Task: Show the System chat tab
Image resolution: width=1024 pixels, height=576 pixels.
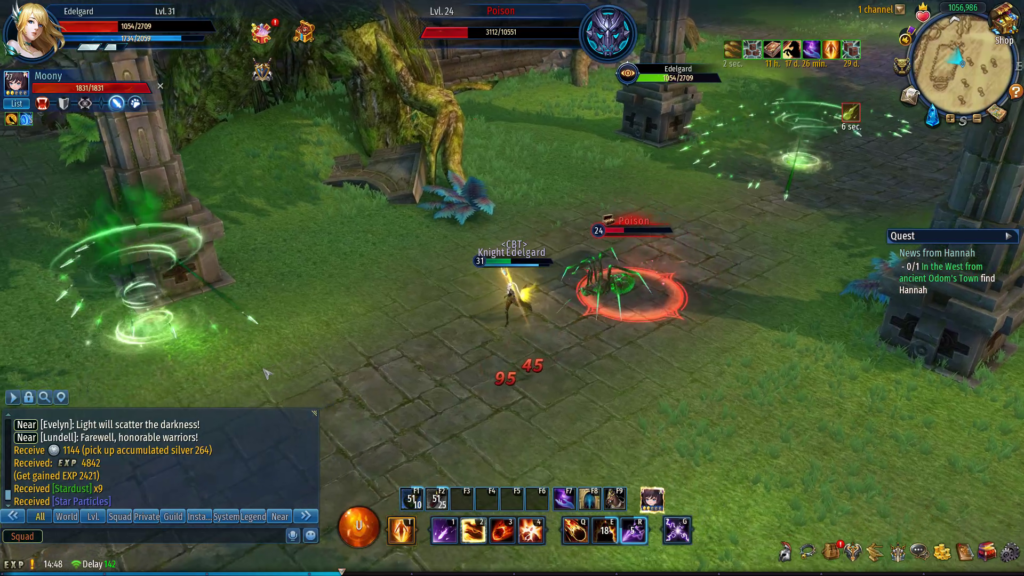Action: click(x=226, y=517)
